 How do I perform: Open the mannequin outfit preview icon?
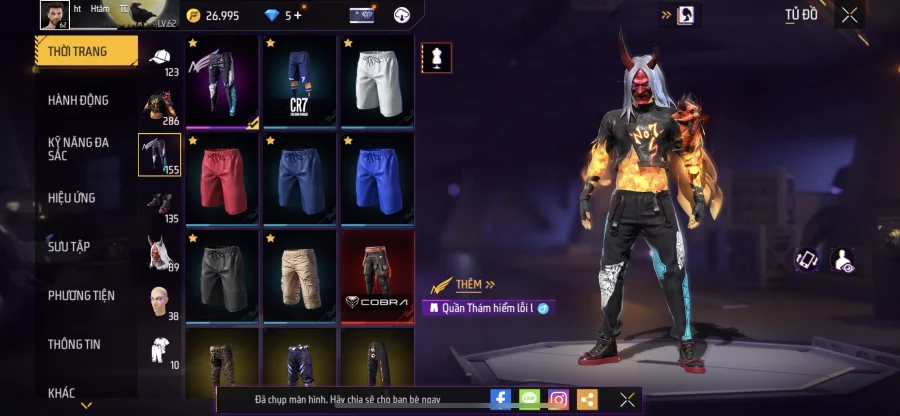[435, 56]
